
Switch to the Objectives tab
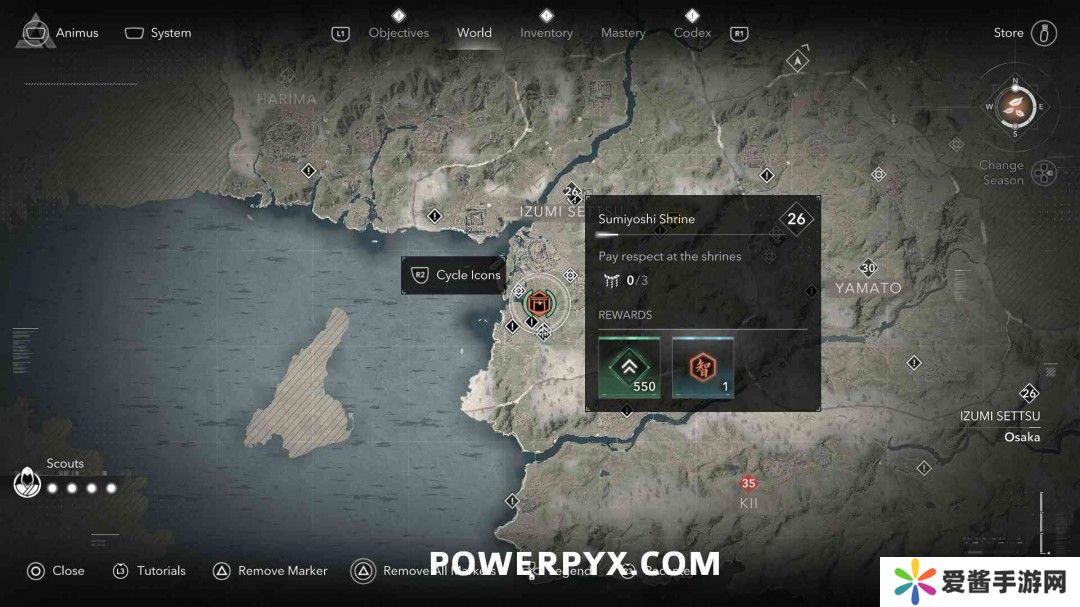point(398,32)
